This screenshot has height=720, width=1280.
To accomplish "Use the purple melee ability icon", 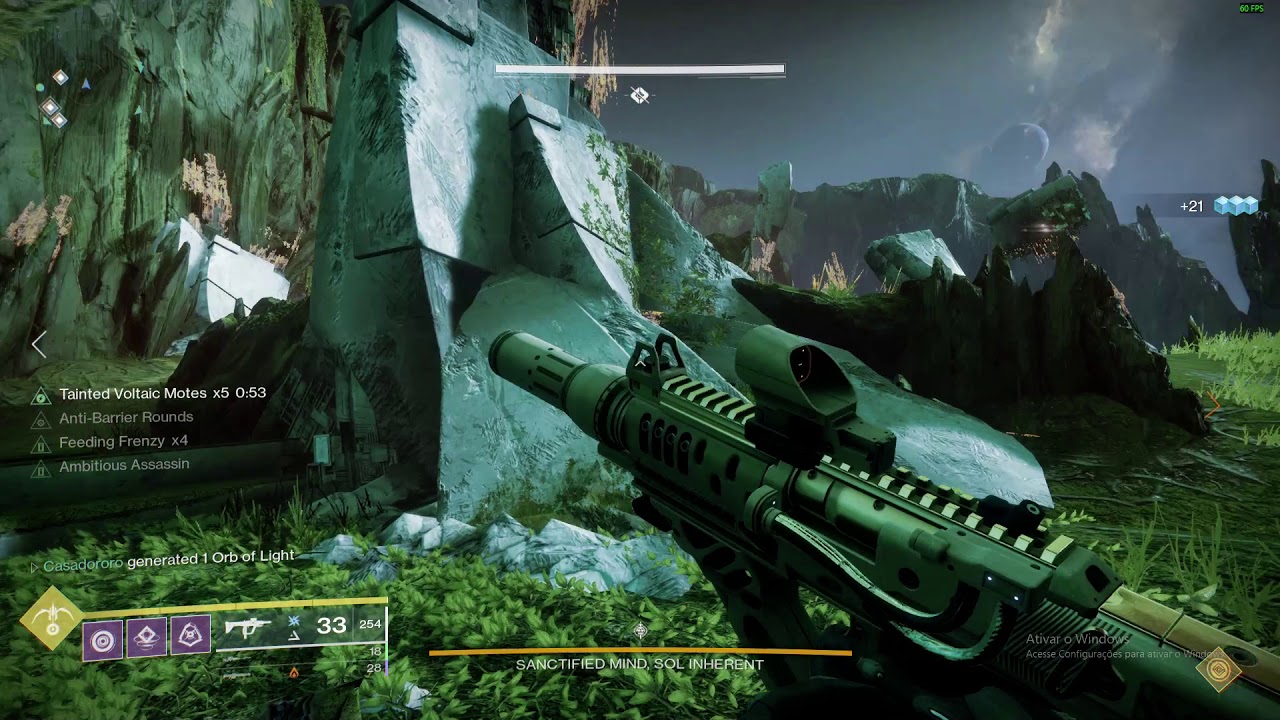I will [x=147, y=637].
